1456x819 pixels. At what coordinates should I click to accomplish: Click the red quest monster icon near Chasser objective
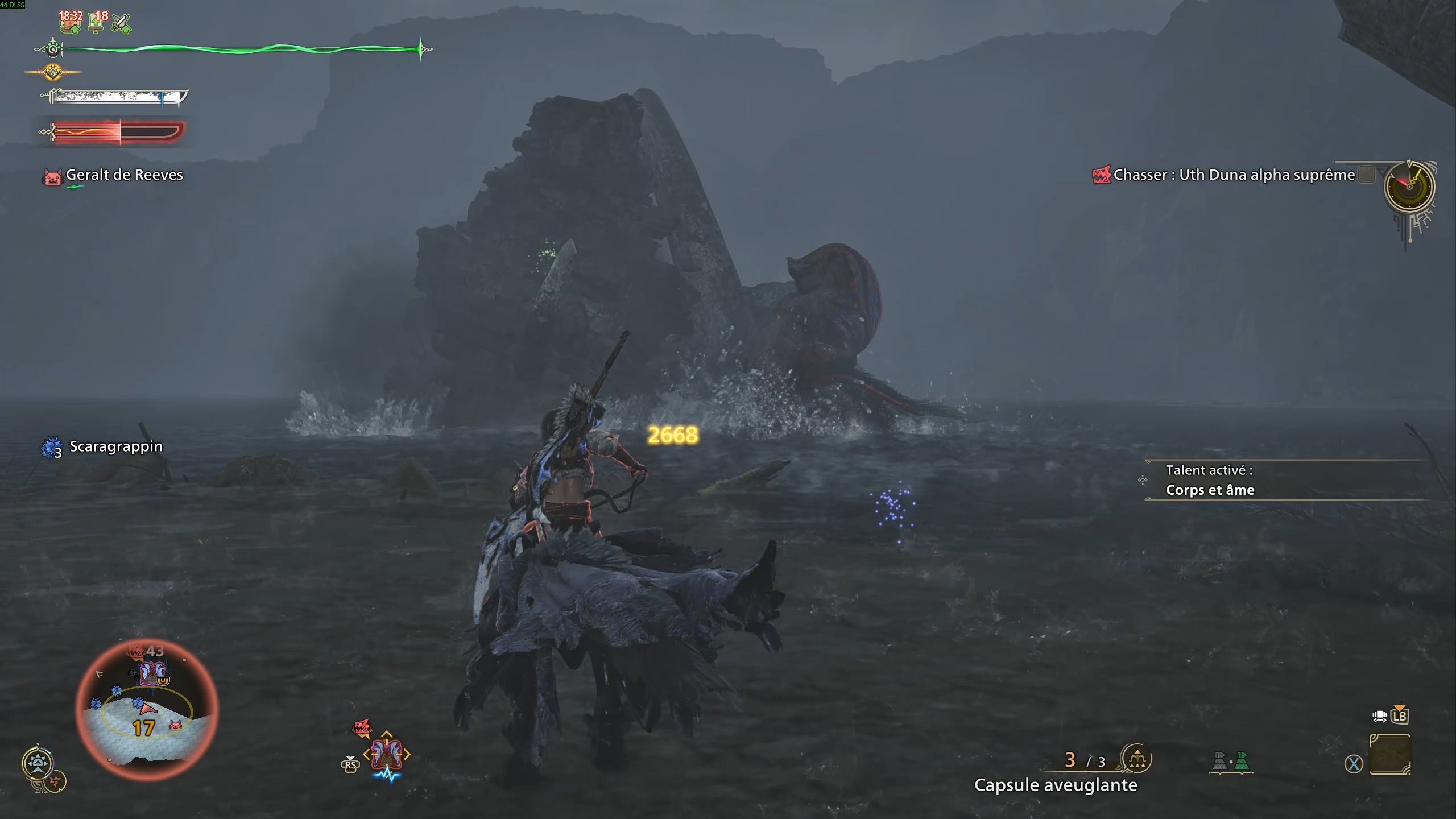point(1102,175)
